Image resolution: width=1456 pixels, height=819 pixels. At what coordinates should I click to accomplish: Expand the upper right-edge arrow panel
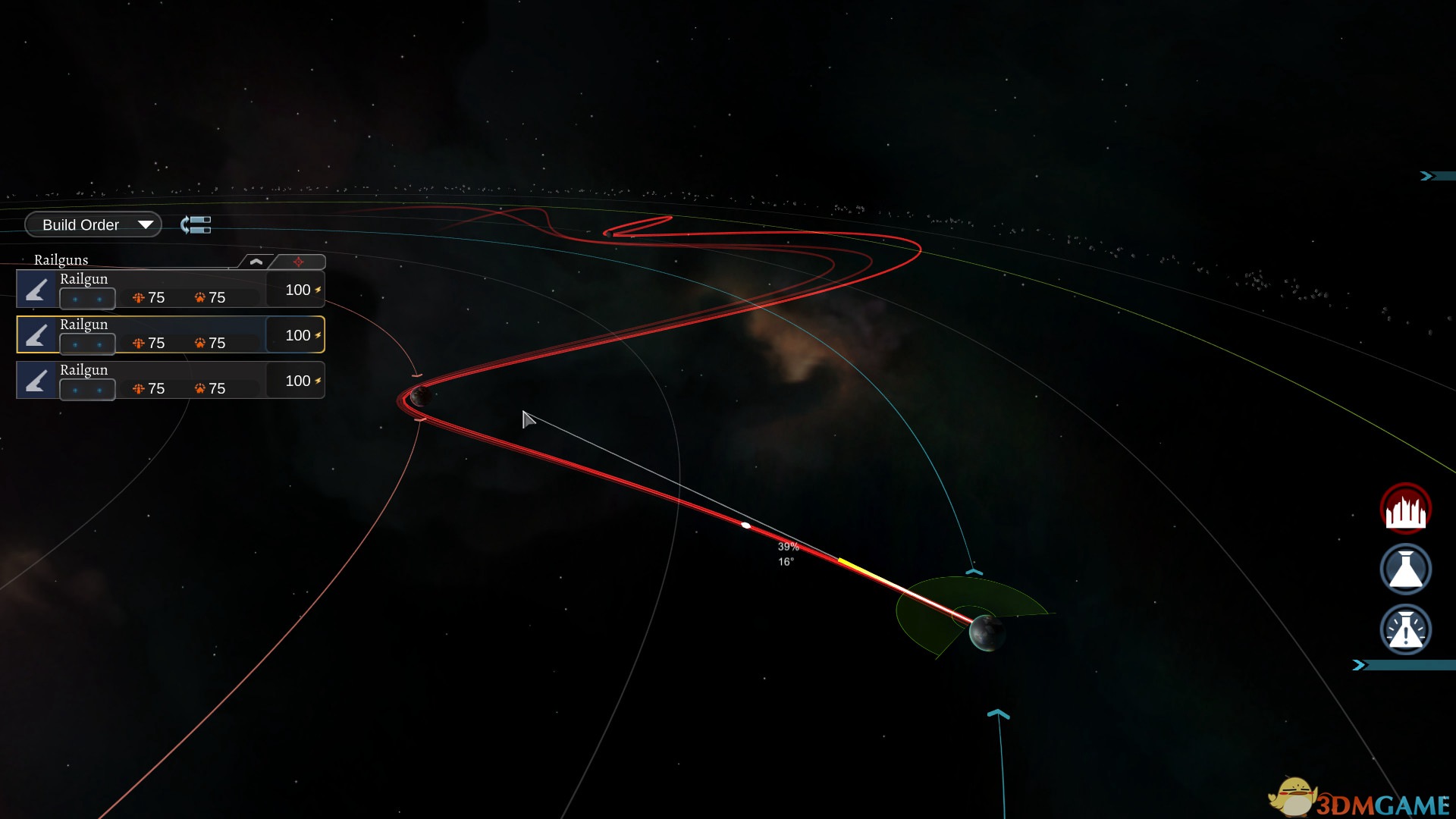pos(1428,176)
